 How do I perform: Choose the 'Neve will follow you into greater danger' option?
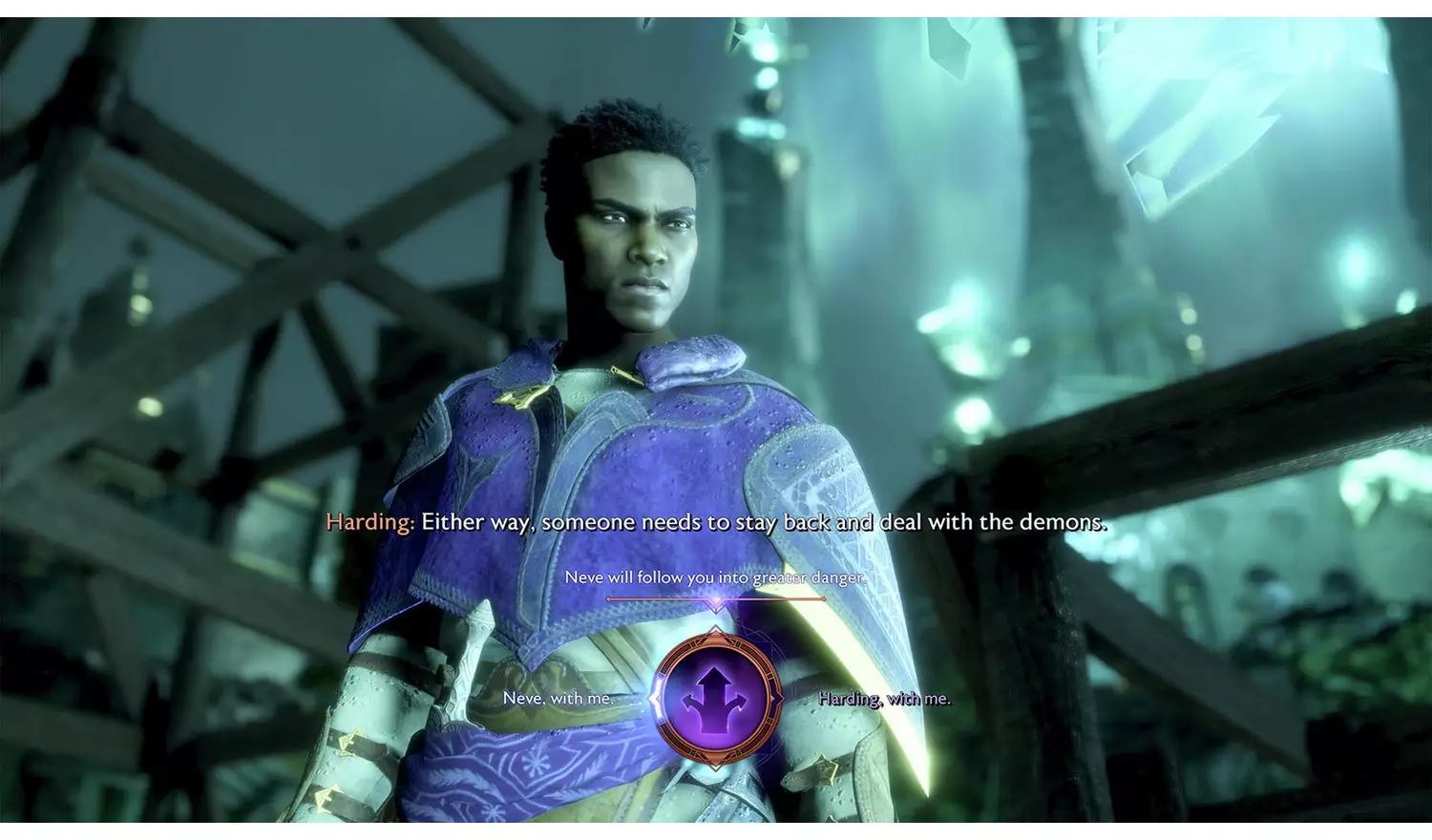[x=717, y=577]
